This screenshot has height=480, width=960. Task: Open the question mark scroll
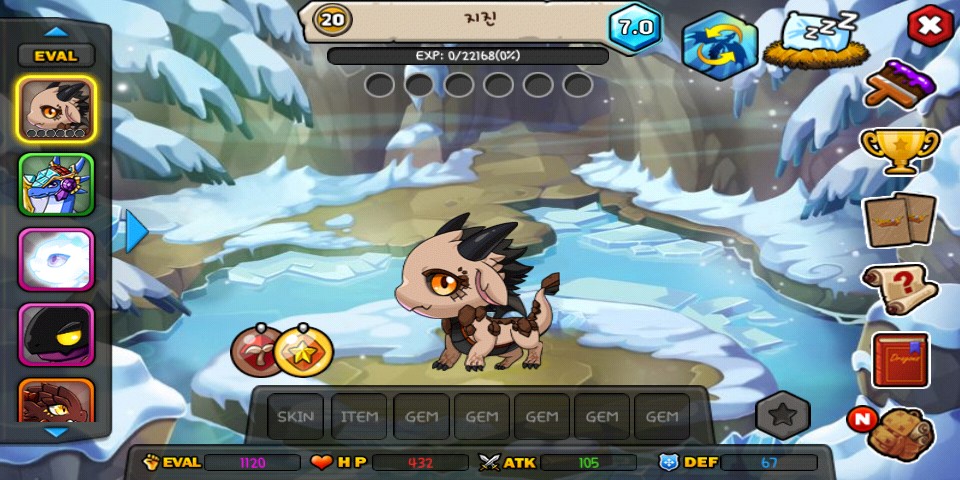[899, 289]
